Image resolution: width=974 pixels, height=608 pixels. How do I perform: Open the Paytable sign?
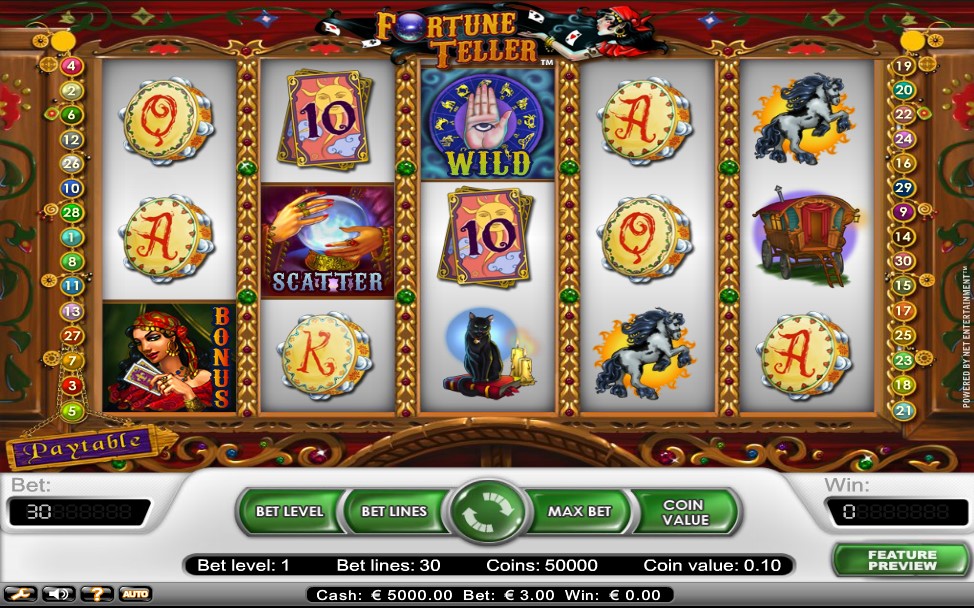pos(83,447)
